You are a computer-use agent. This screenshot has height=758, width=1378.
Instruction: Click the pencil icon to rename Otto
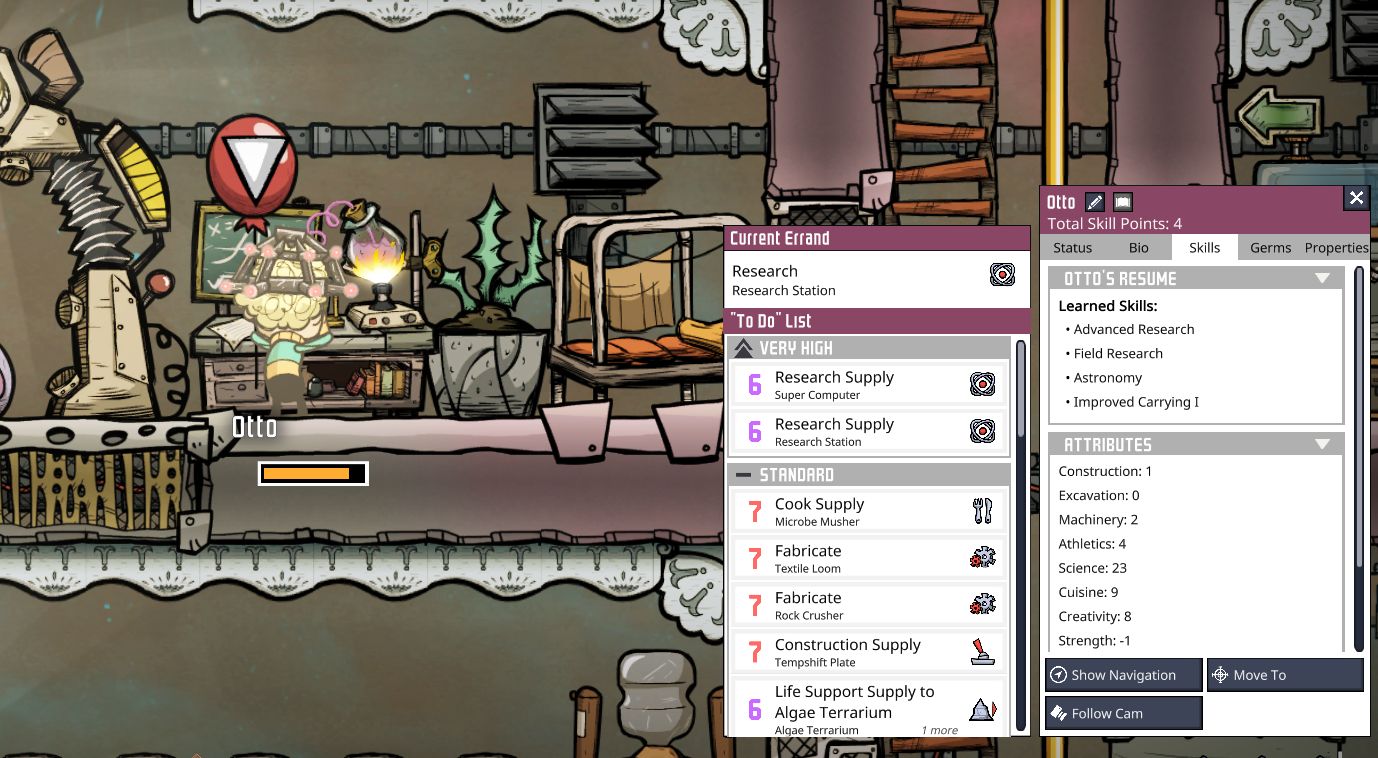click(x=1096, y=201)
